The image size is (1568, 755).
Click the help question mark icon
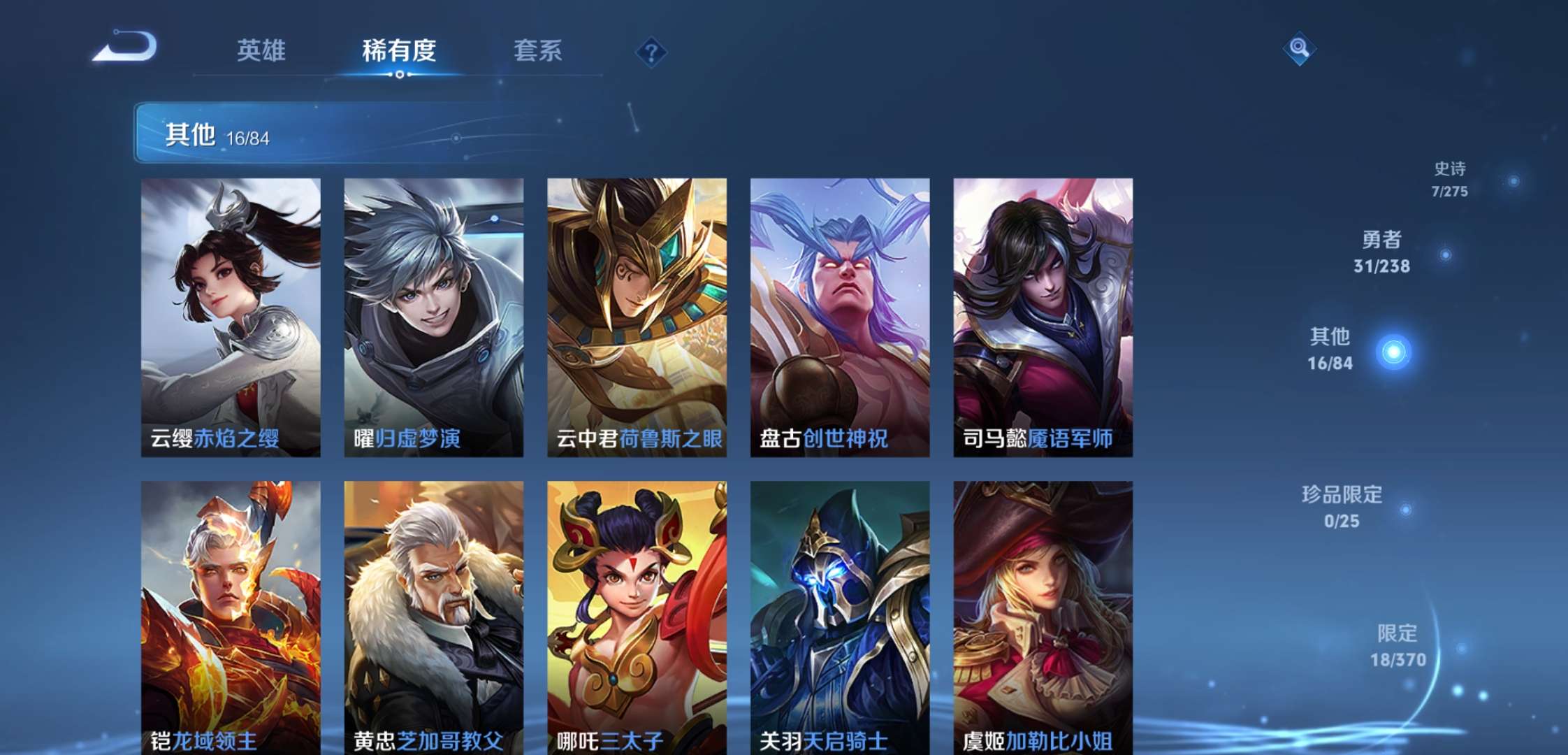pos(650,50)
